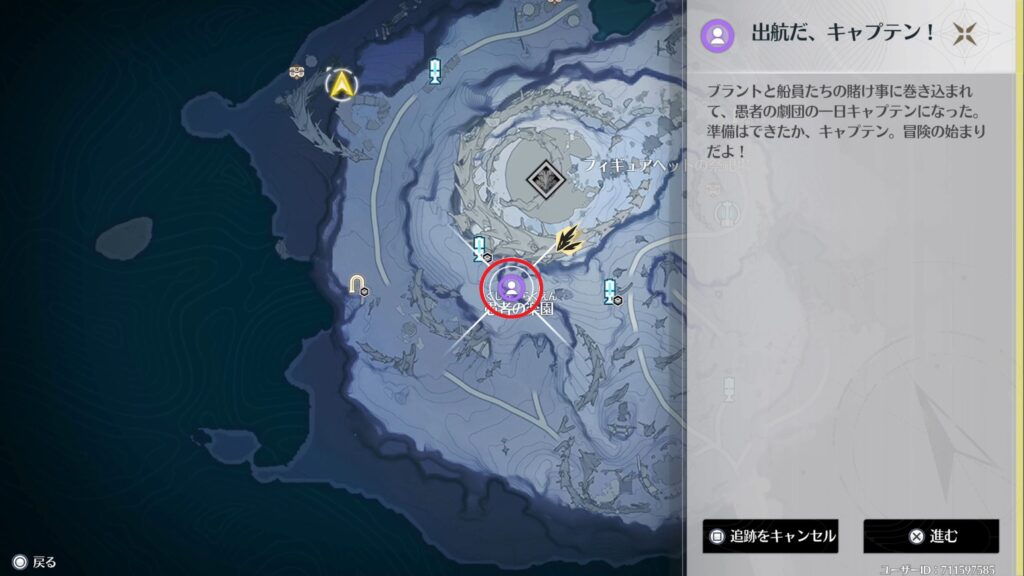
Task: Click the four-pointed star icon in quest header
Action: coord(965,34)
